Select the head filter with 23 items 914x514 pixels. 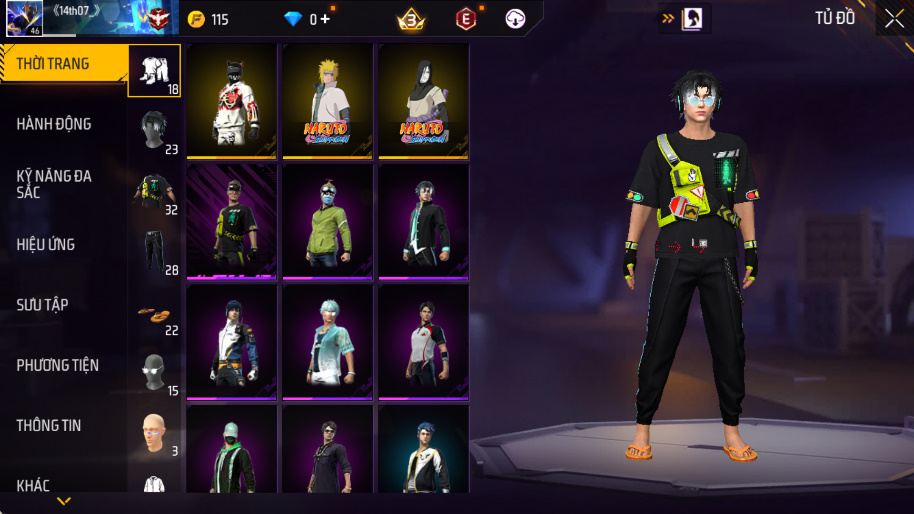[x=154, y=131]
